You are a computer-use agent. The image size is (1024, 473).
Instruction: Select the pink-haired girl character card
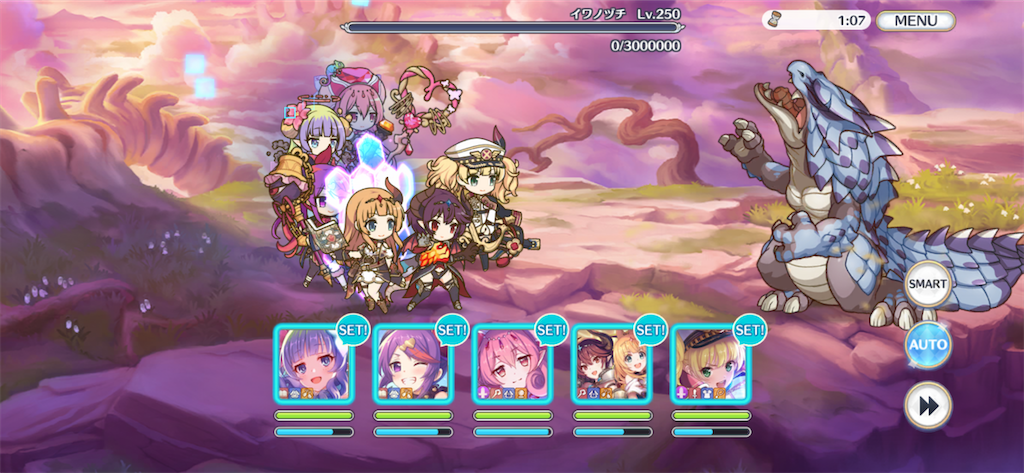click(511, 365)
